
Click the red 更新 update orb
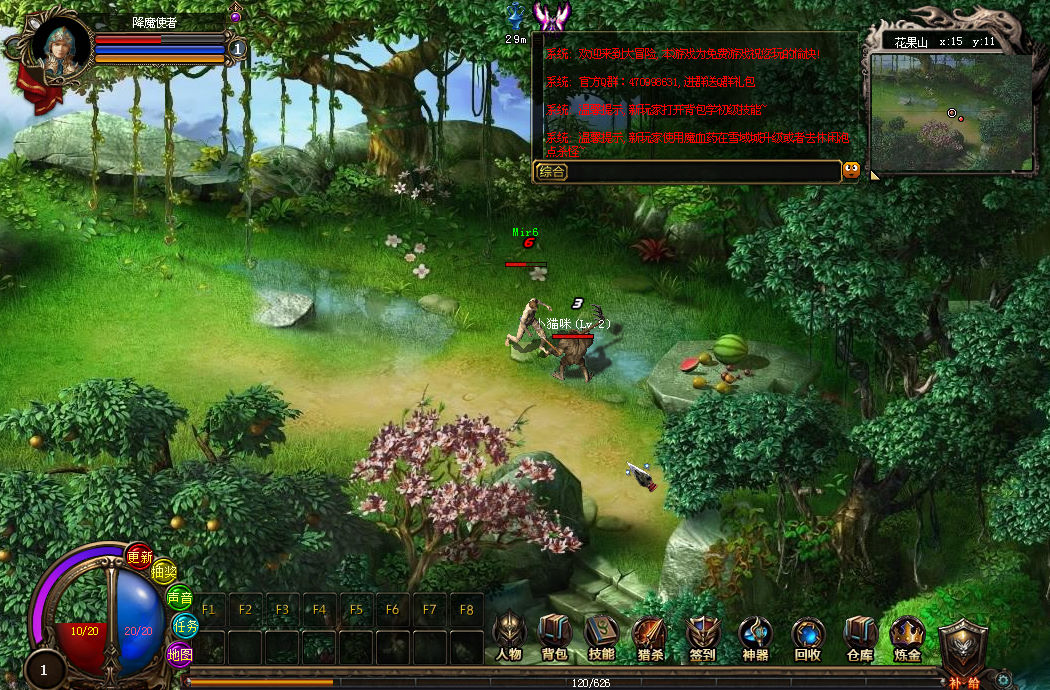(x=139, y=556)
